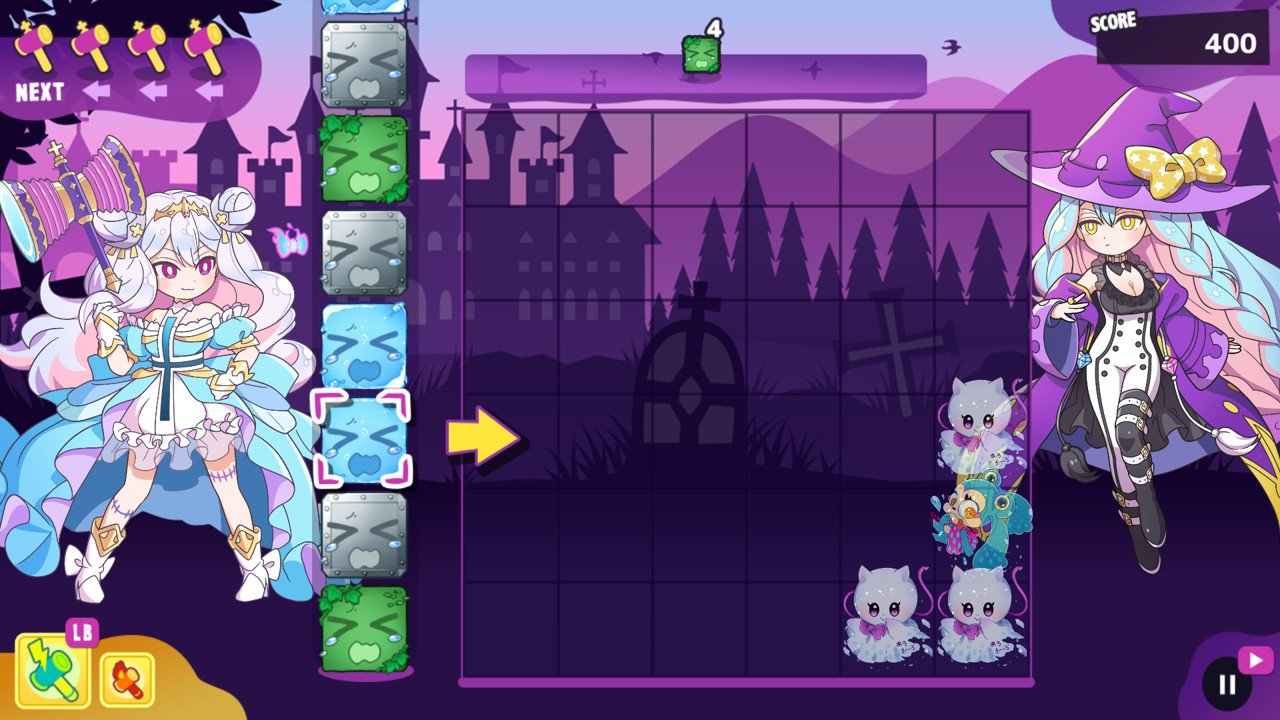The height and width of the screenshot is (720, 1280).
Task: Choose the fire hammer ability
Action: click(127, 680)
